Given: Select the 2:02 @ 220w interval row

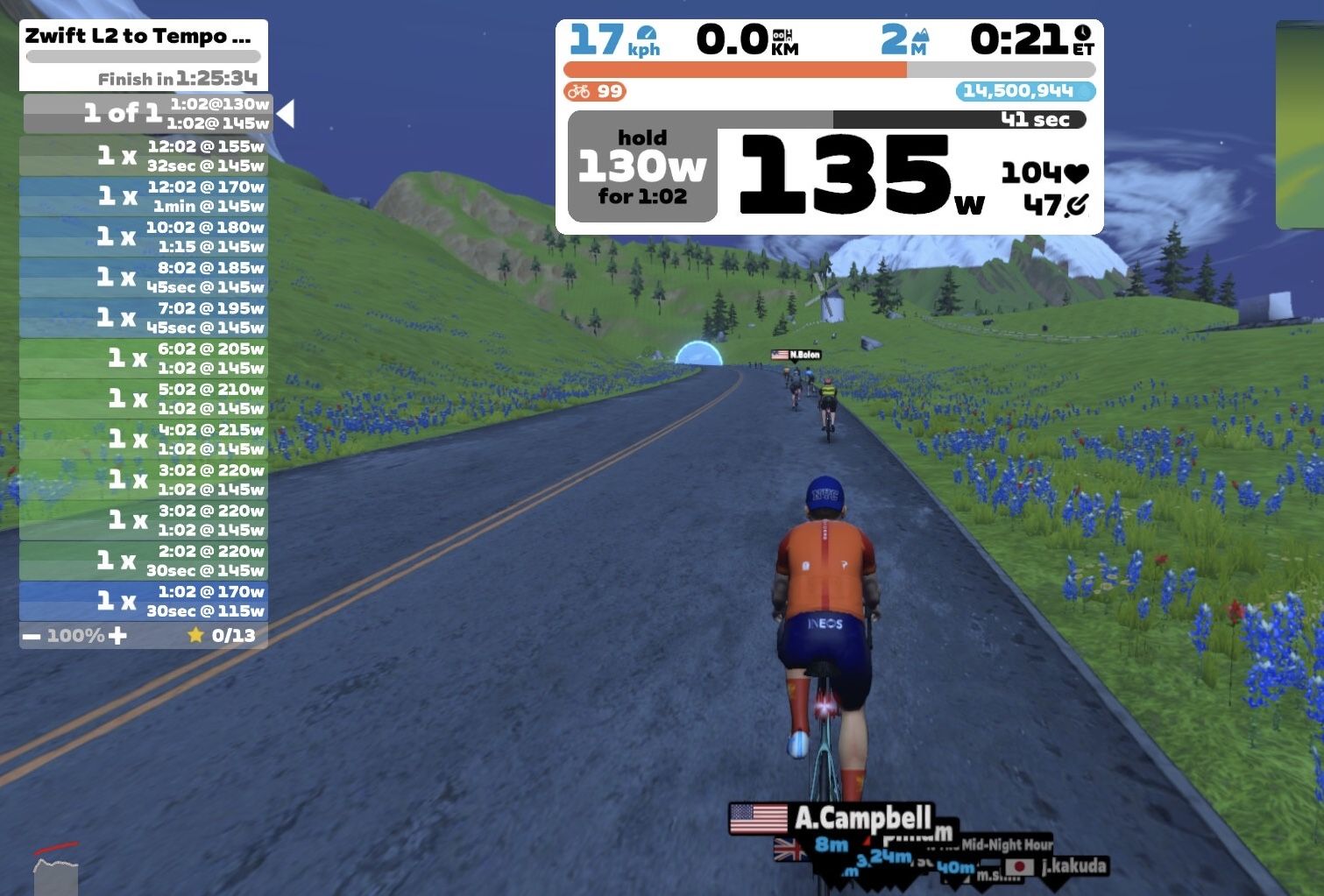Looking at the screenshot, I should [x=144, y=561].
